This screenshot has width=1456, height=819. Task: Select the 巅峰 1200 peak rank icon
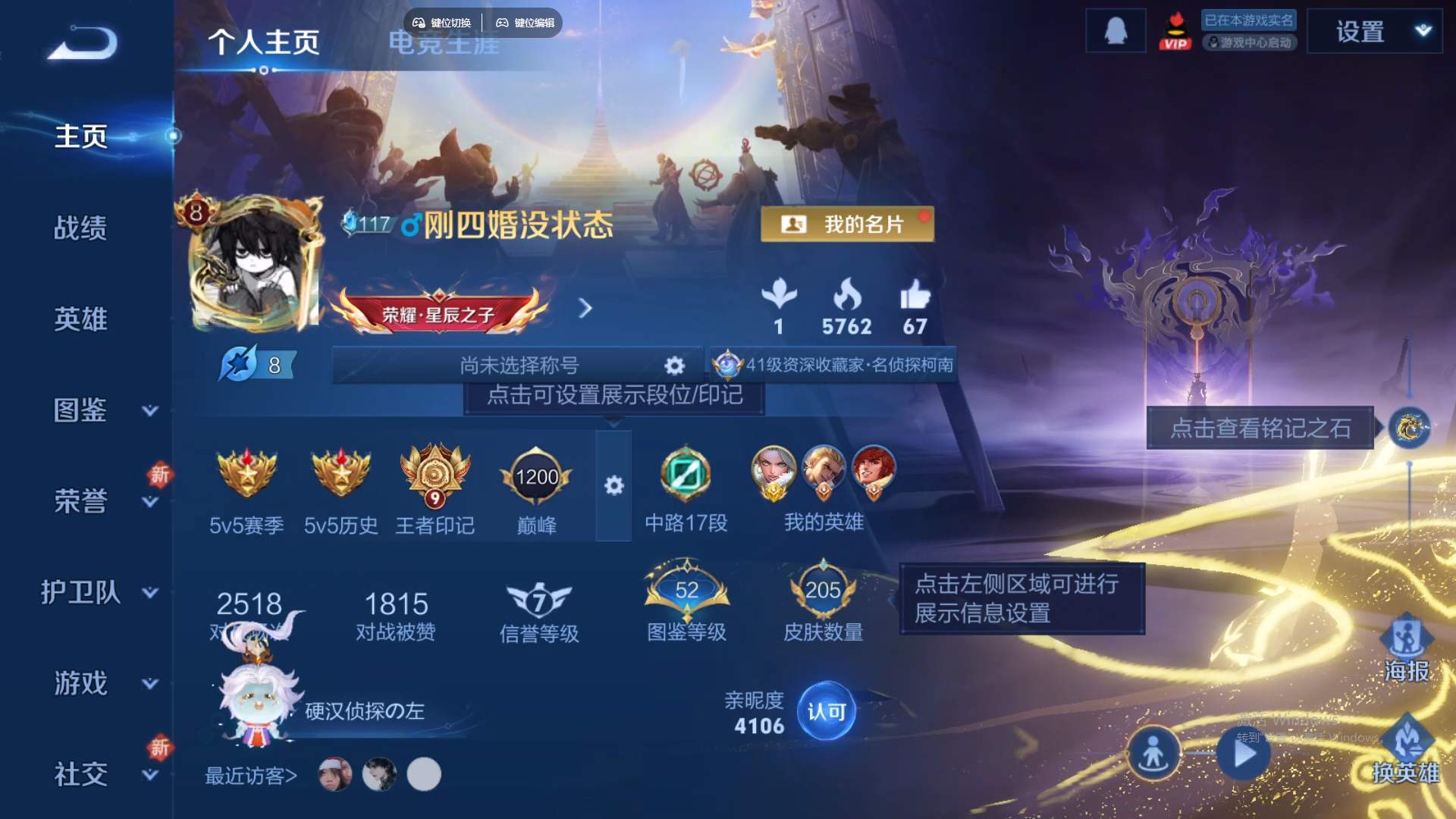coord(536,478)
